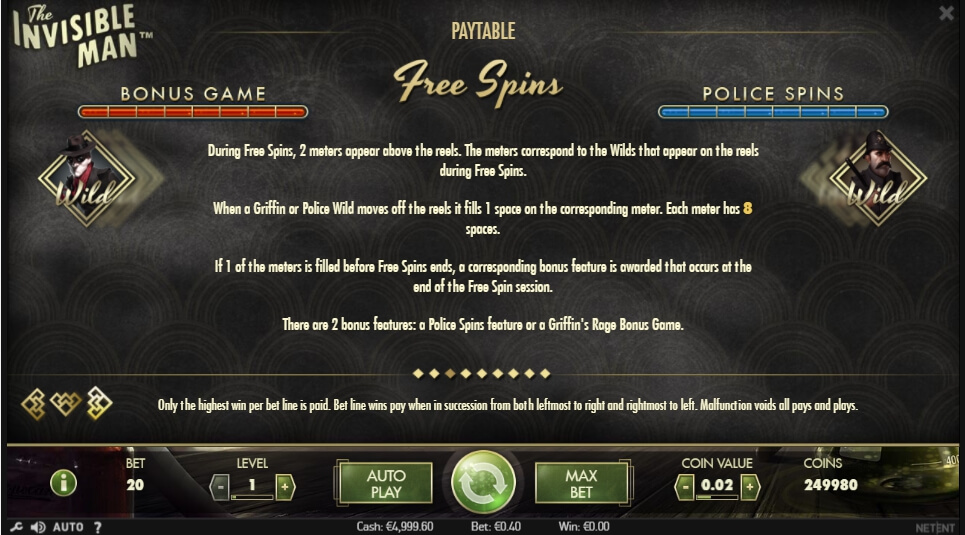This screenshot has width=965, height=535.
Task: Decrease the bet level
Action: coord(220,487)
